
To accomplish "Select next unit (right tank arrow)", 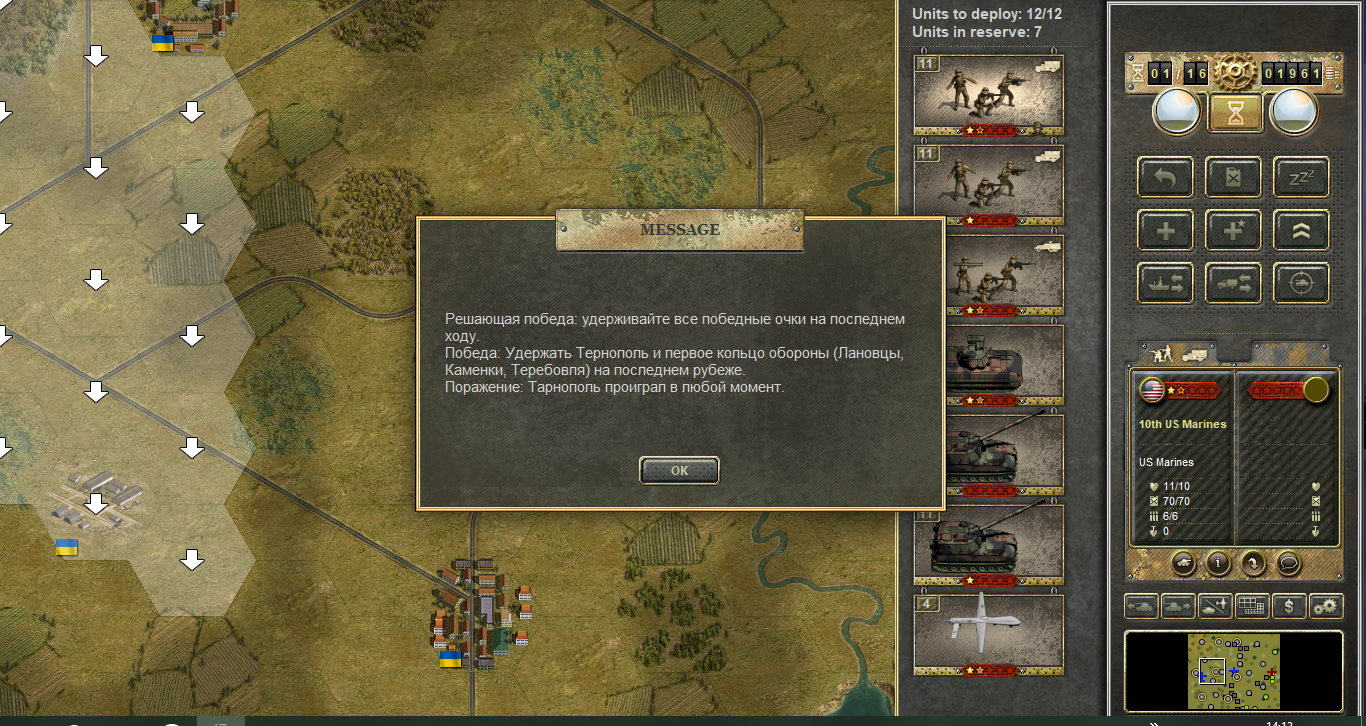I will [1178, 606].
